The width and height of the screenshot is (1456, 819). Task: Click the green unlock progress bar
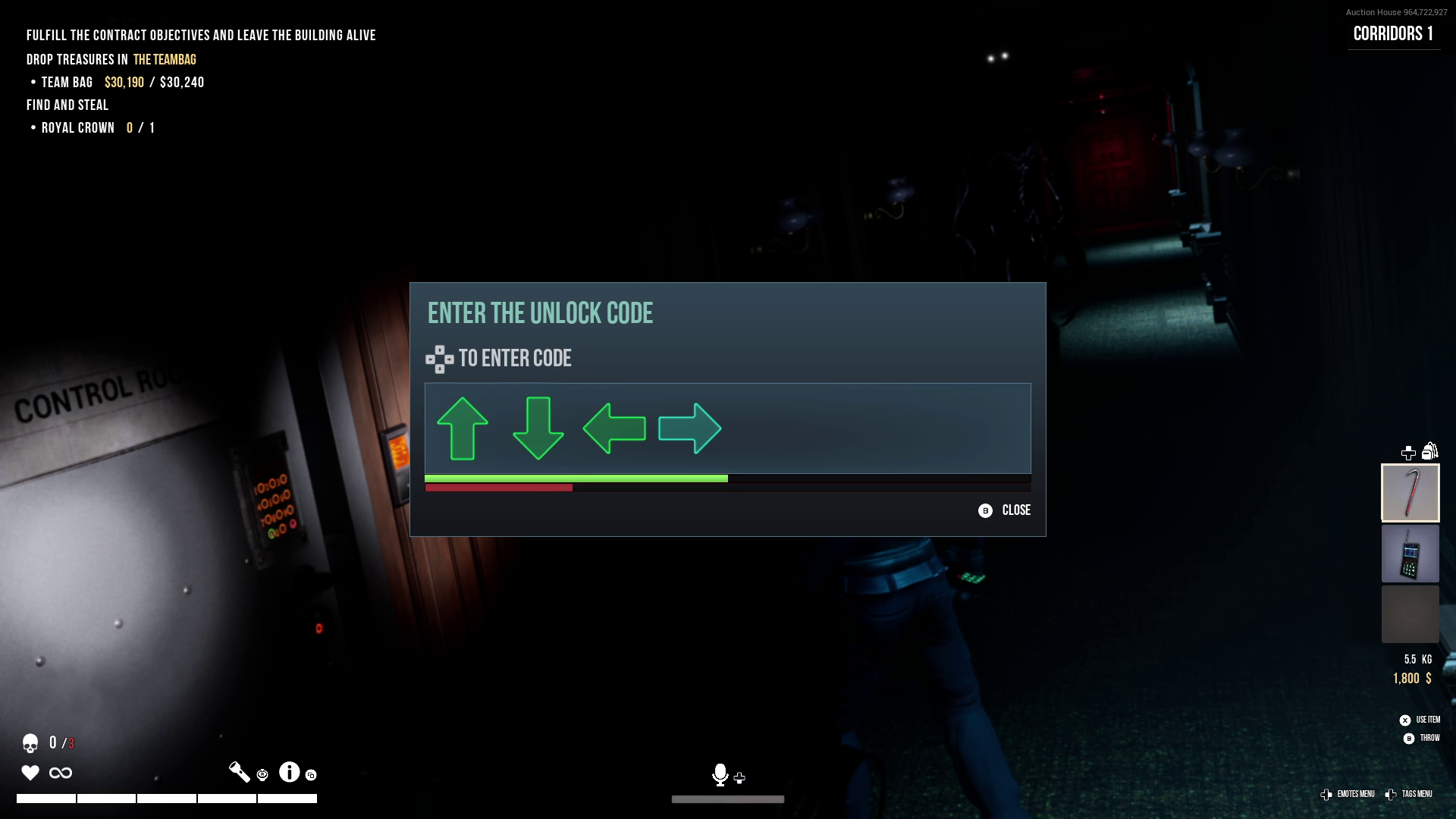coord(576,479)
